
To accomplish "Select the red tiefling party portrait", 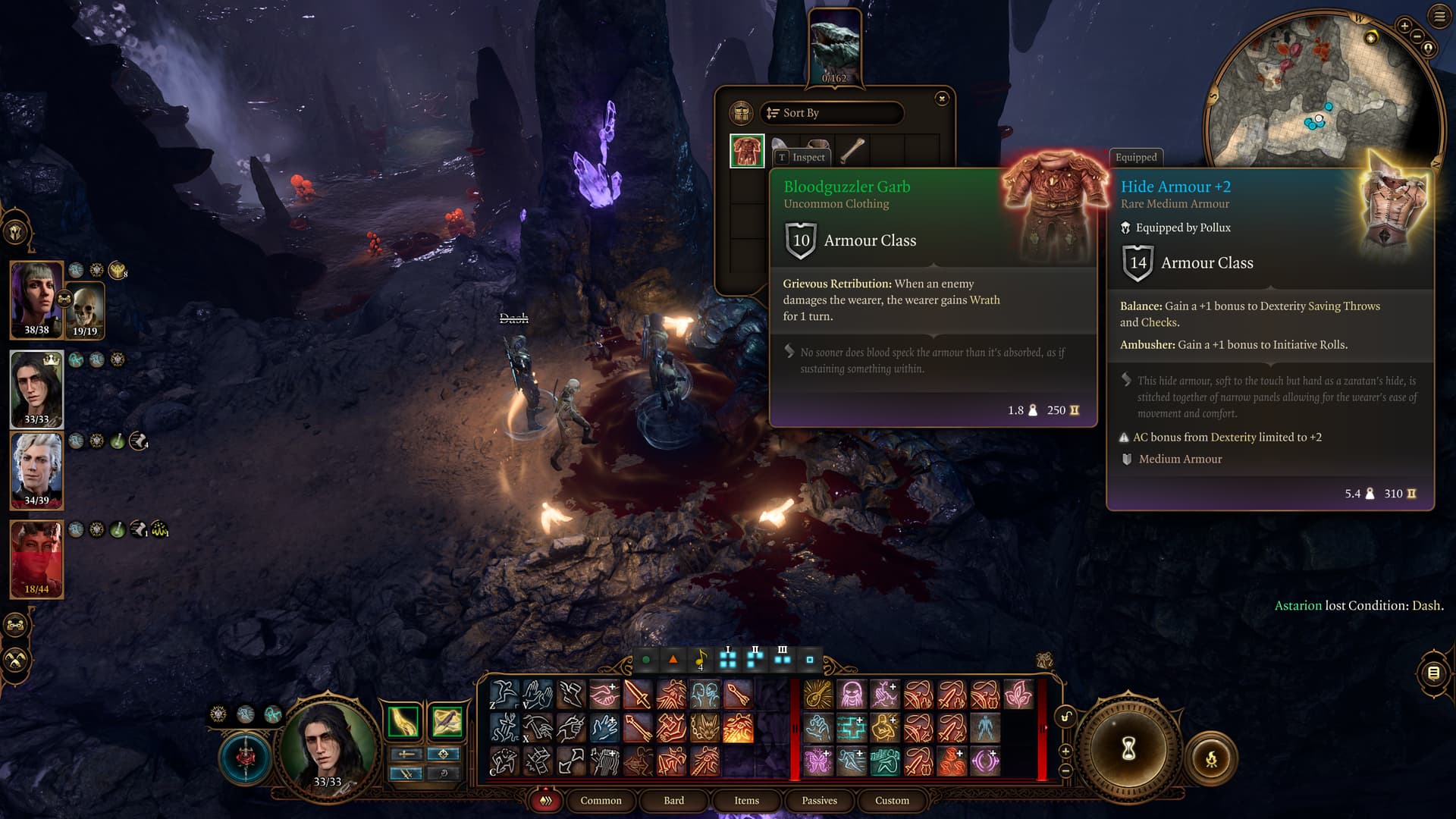I will [x=36, y=559].
